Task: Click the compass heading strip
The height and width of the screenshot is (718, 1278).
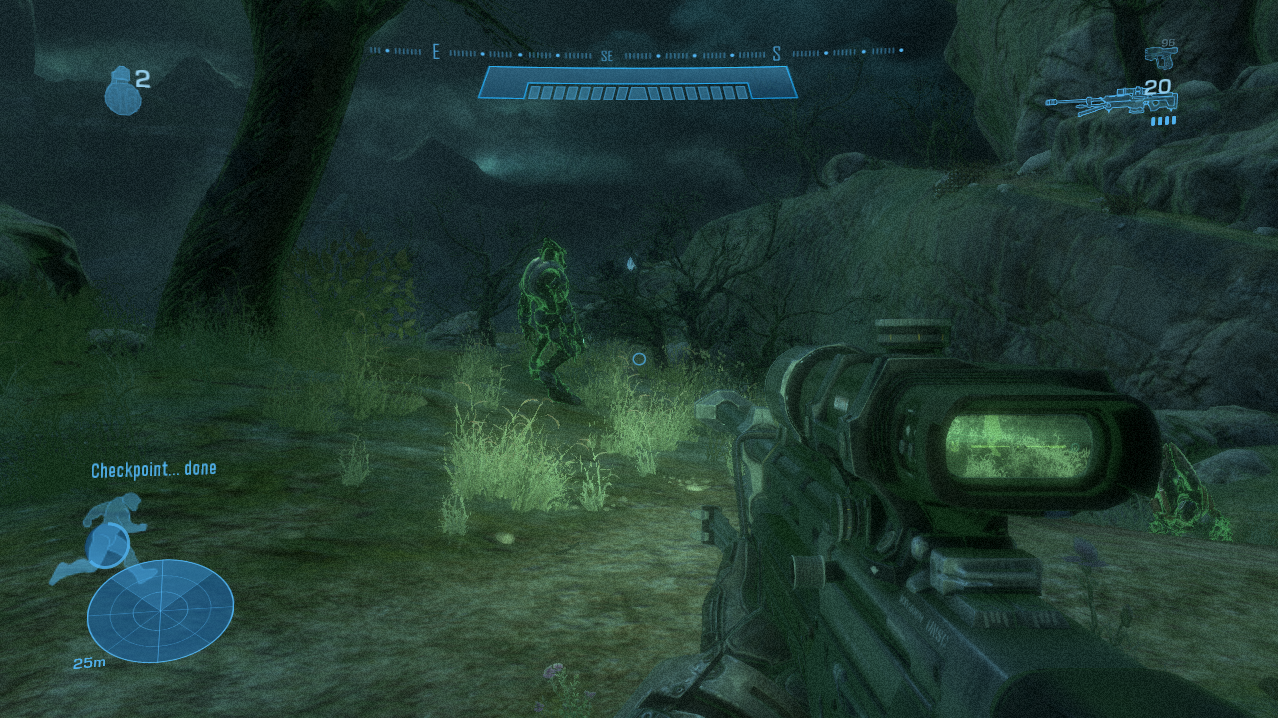Action: (x=636, y=52)
